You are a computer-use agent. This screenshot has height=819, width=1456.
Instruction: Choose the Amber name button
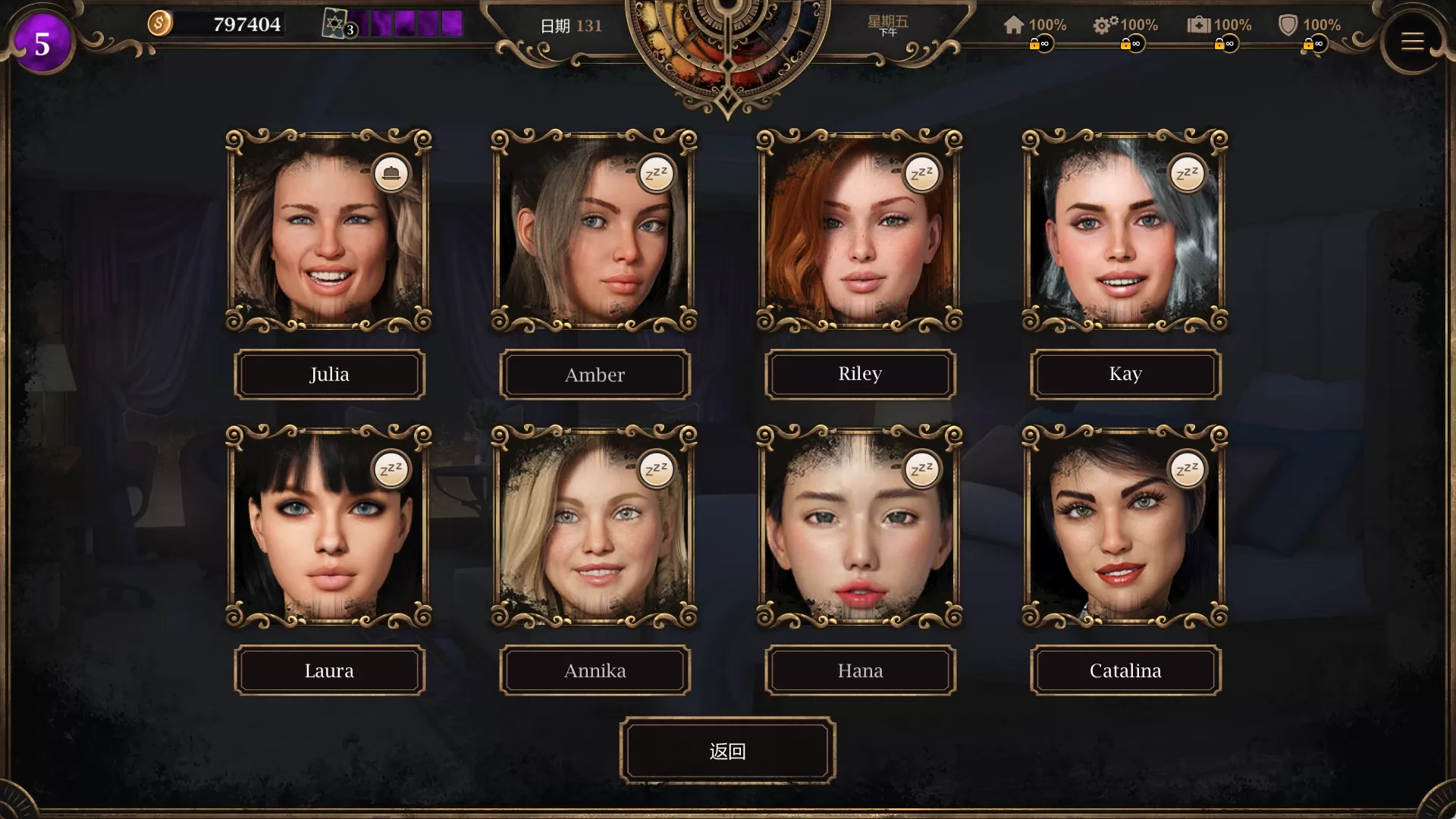click(x=595, y=375)
